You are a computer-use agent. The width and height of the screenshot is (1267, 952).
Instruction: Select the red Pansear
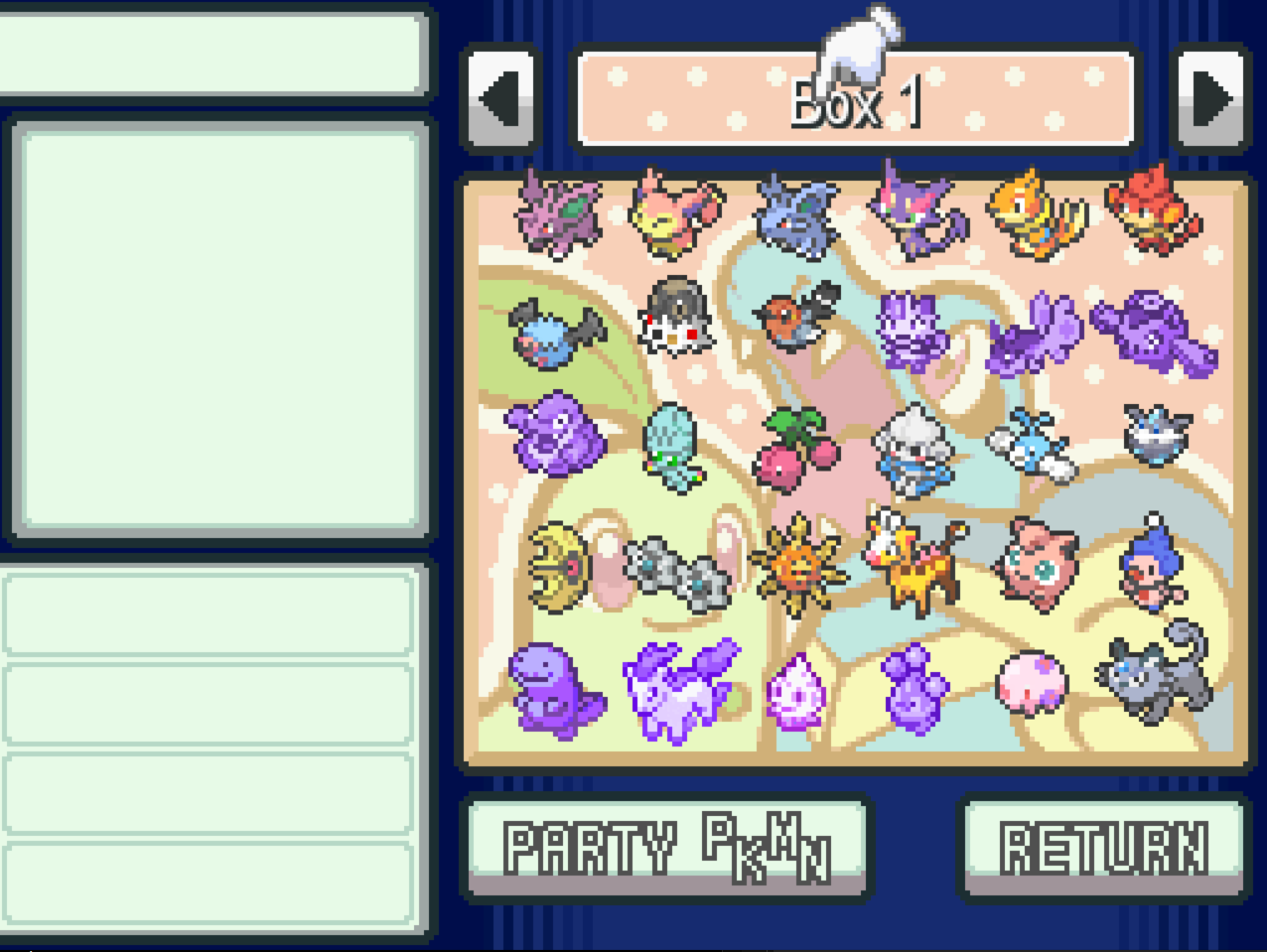tap(1156, 210)
